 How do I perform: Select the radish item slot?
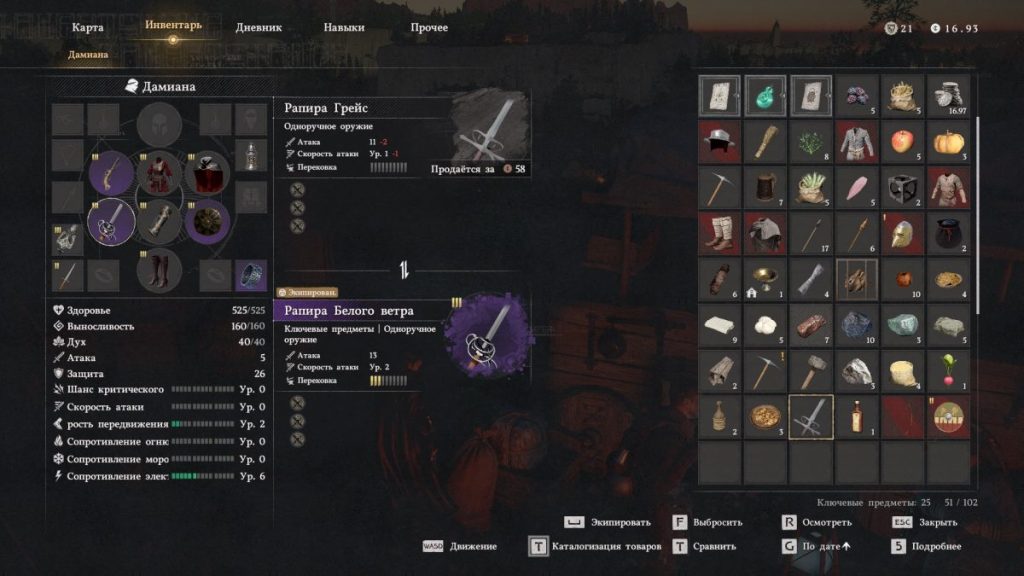tap(948, 371)
